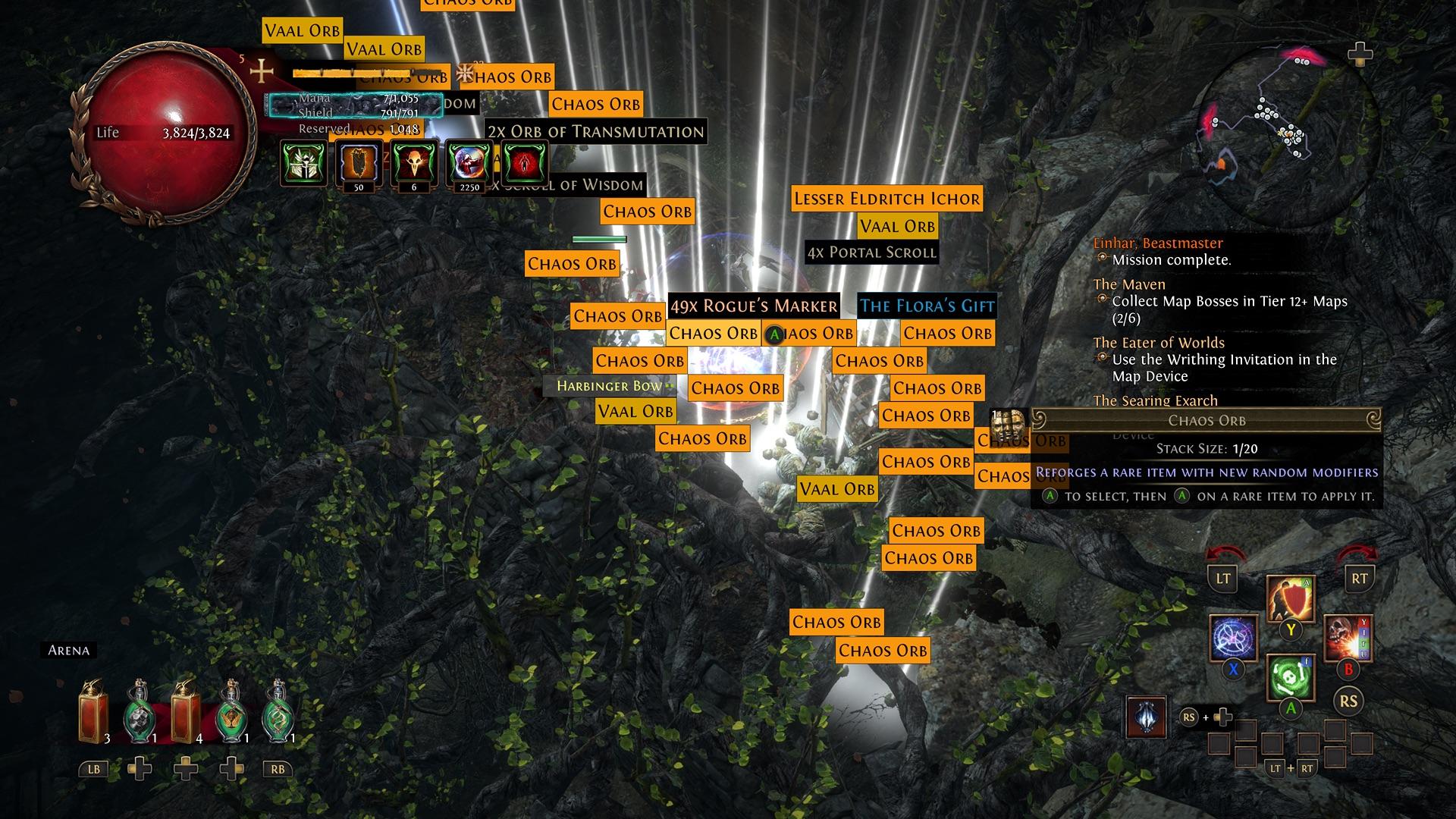Use the green flask with gold swirl
Viewport: 1456px width, 819px height.
(278, 713)
